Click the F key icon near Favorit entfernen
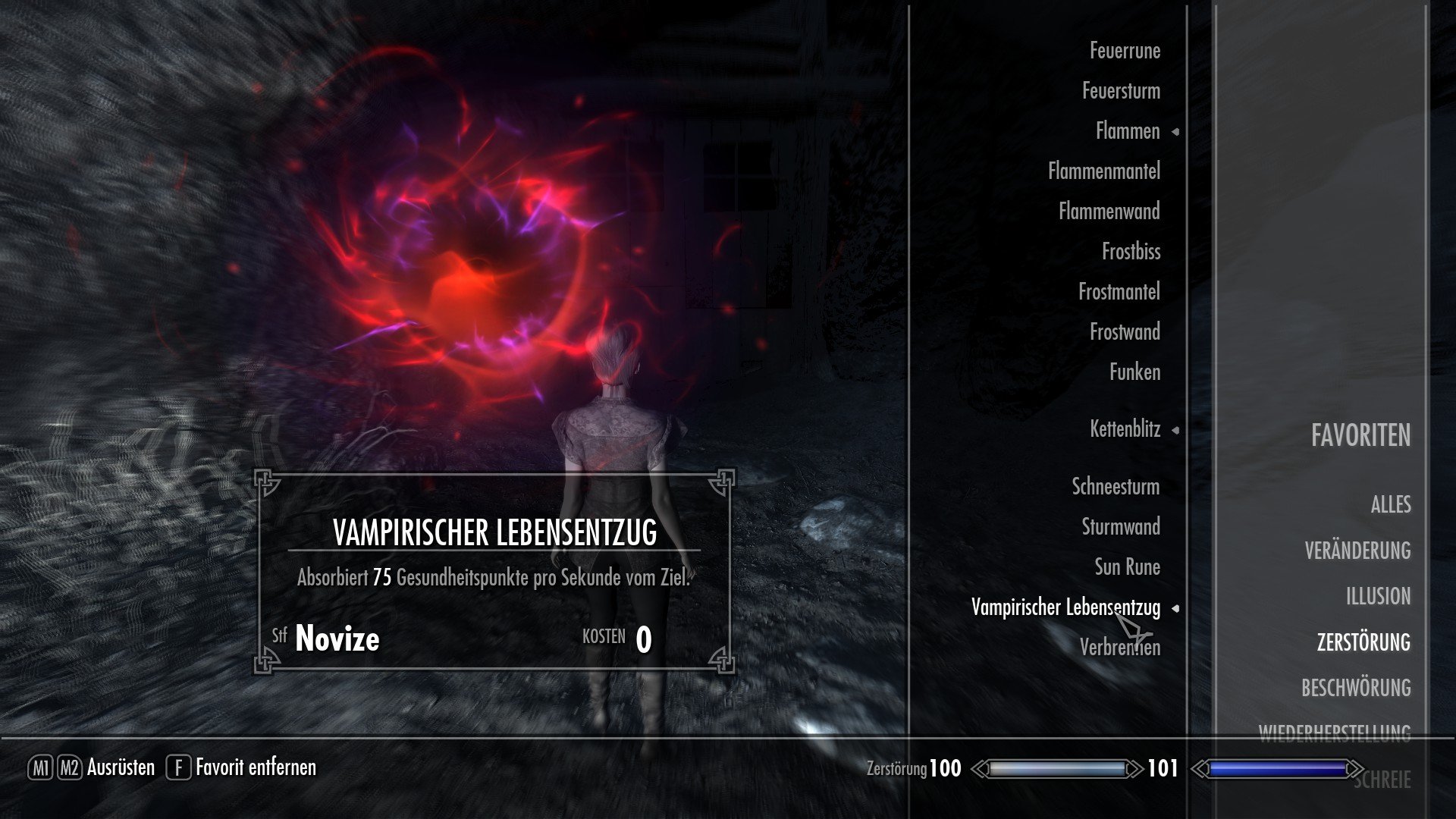 (177, 767)
